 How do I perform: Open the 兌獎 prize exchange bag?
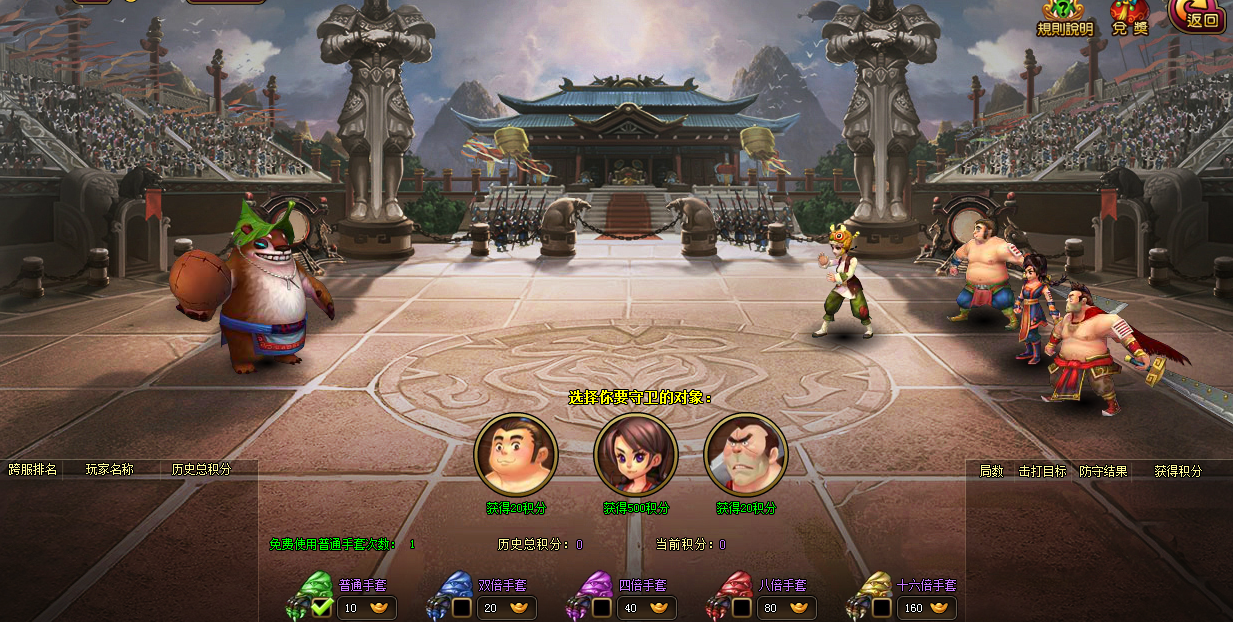(x=1130, y=17)
